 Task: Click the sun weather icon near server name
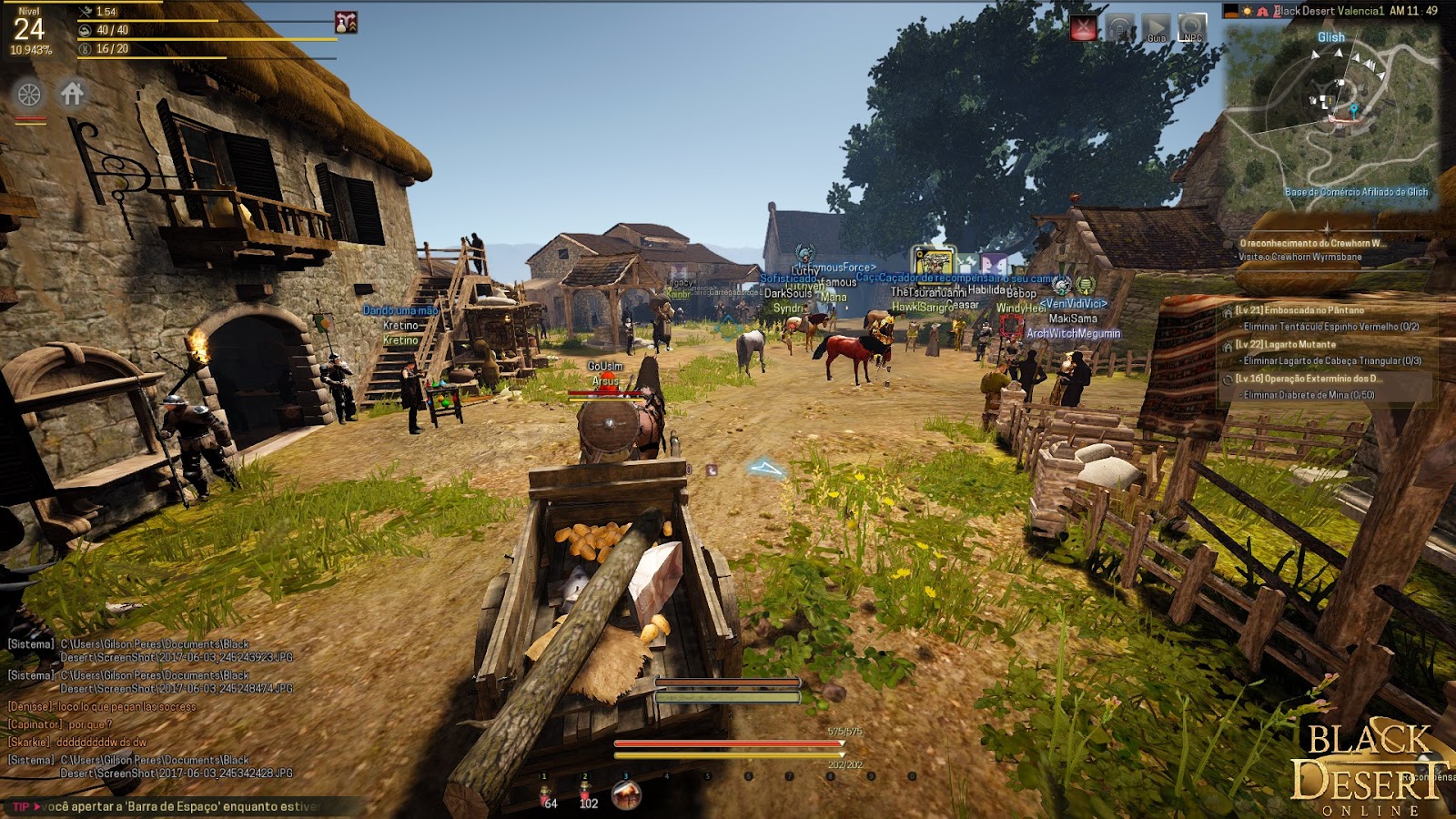[x=1248, y=11]
